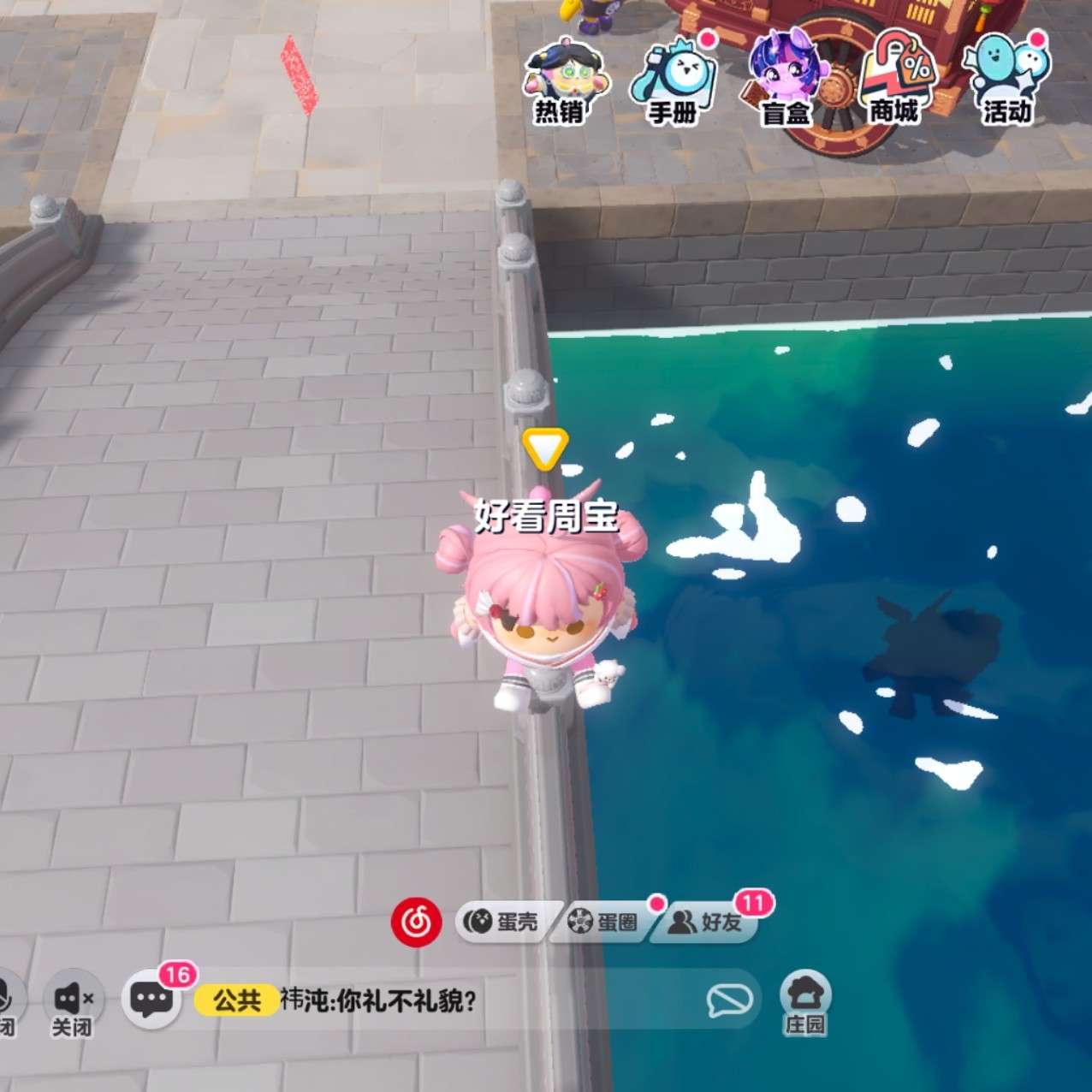Open the chat bubble with 16 messages
Viewport: 1092px width, 1092px height.
tap(151, 999)
